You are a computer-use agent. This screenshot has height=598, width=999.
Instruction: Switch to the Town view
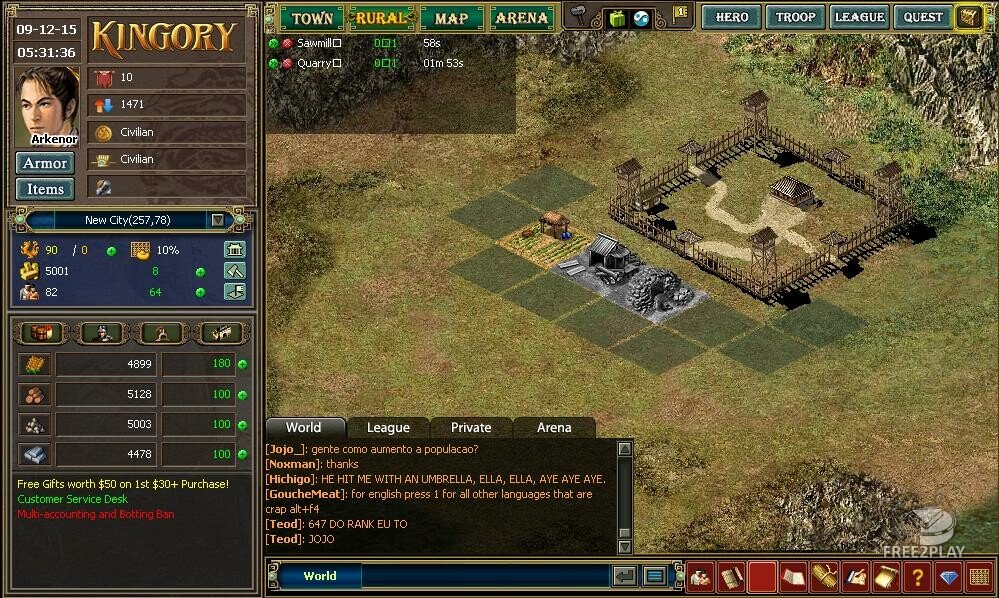(x=312, y=18)
